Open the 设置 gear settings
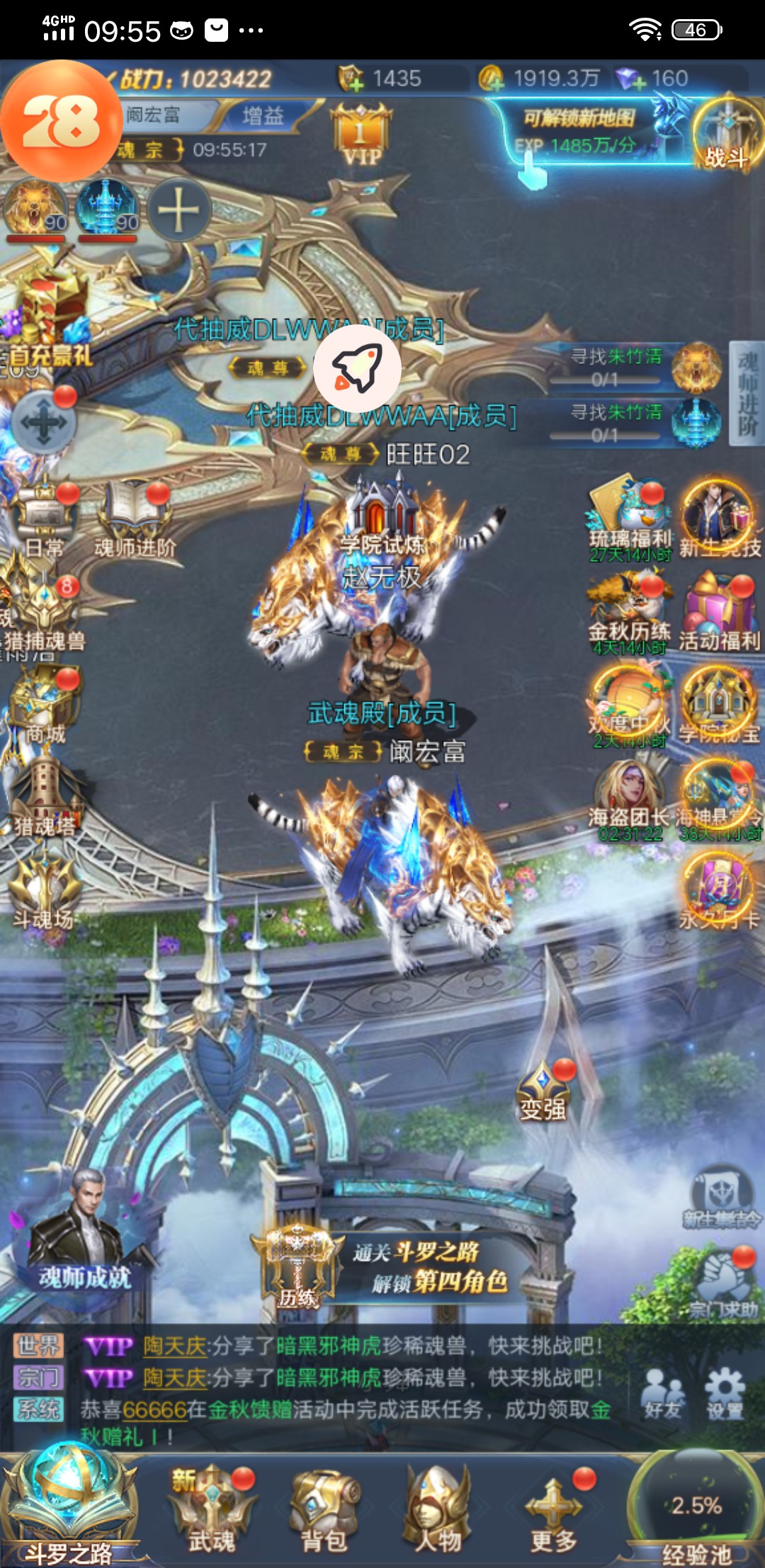 pos(724,1394)
